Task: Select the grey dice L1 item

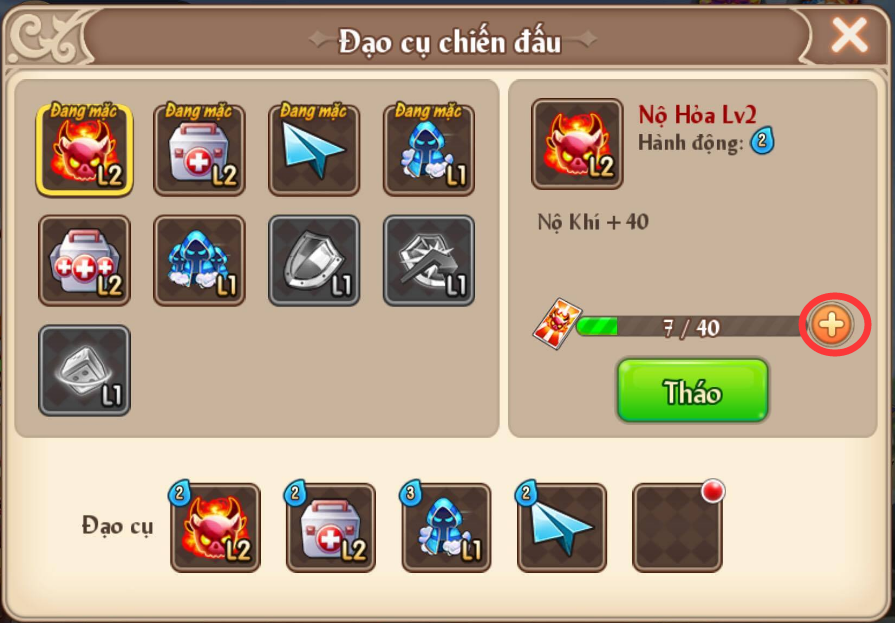Action: click(84, 370)
